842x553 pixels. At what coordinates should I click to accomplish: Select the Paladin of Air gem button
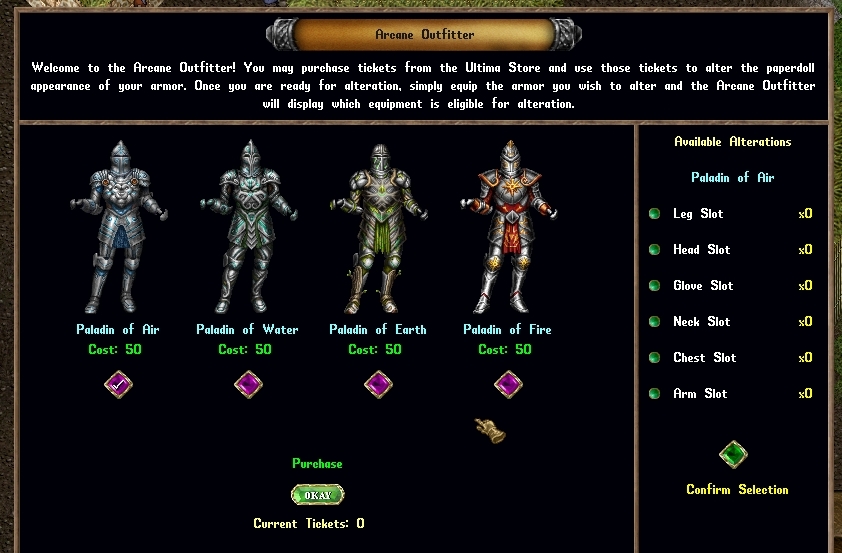click(118, 384)
